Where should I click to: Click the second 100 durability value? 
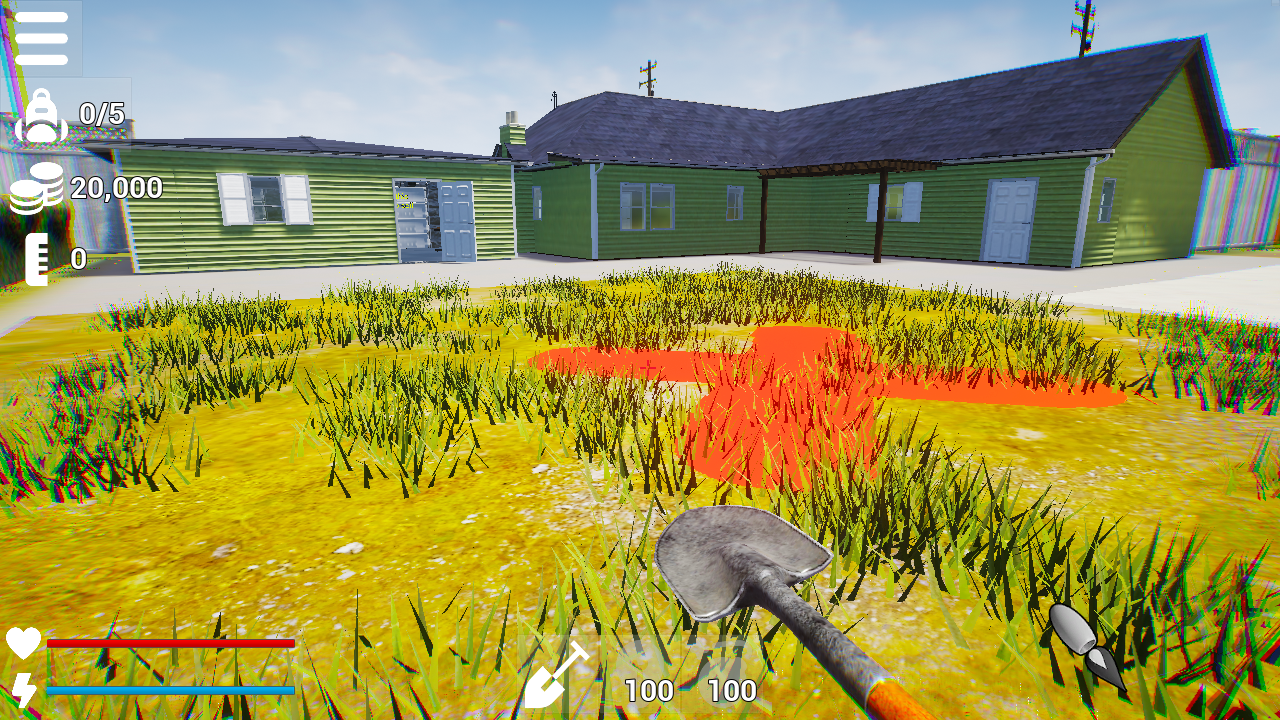730,689
